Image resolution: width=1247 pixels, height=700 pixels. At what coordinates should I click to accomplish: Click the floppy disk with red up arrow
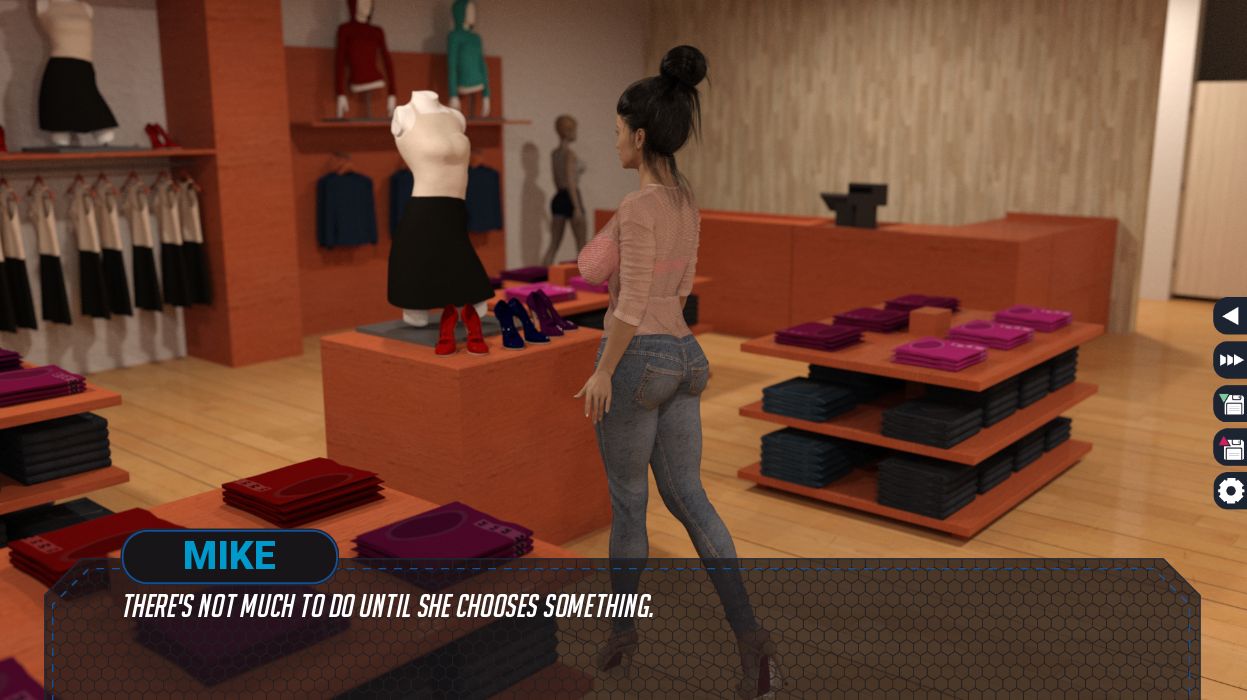pyautogui.click(x=1231, y=448)
